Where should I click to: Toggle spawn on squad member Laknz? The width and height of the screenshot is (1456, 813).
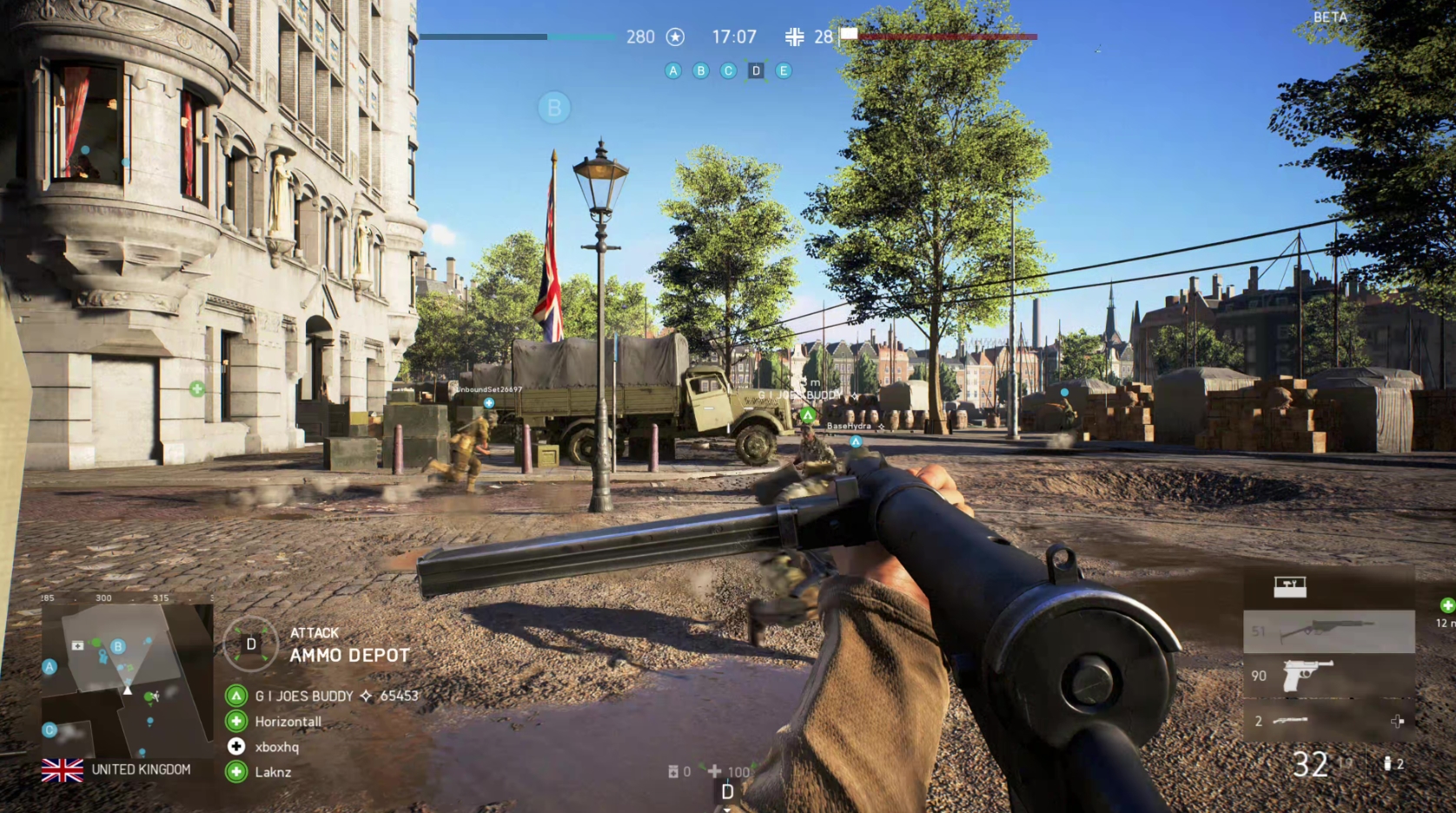[x=235, y=771]
